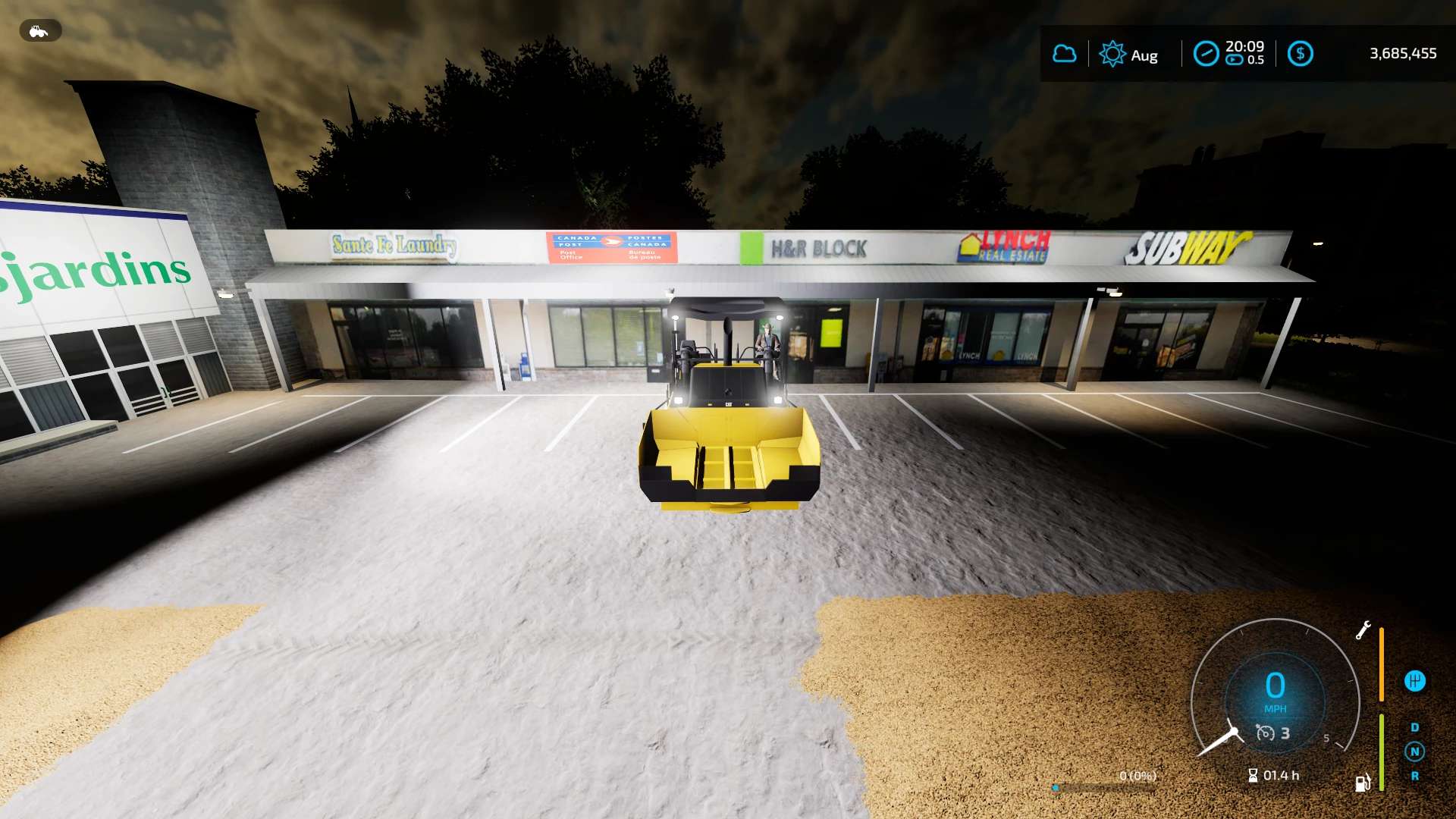Viewport: 1456px width, 819px height.
Task: Click the tractor icon pill
Action: (x=39, y=31)
